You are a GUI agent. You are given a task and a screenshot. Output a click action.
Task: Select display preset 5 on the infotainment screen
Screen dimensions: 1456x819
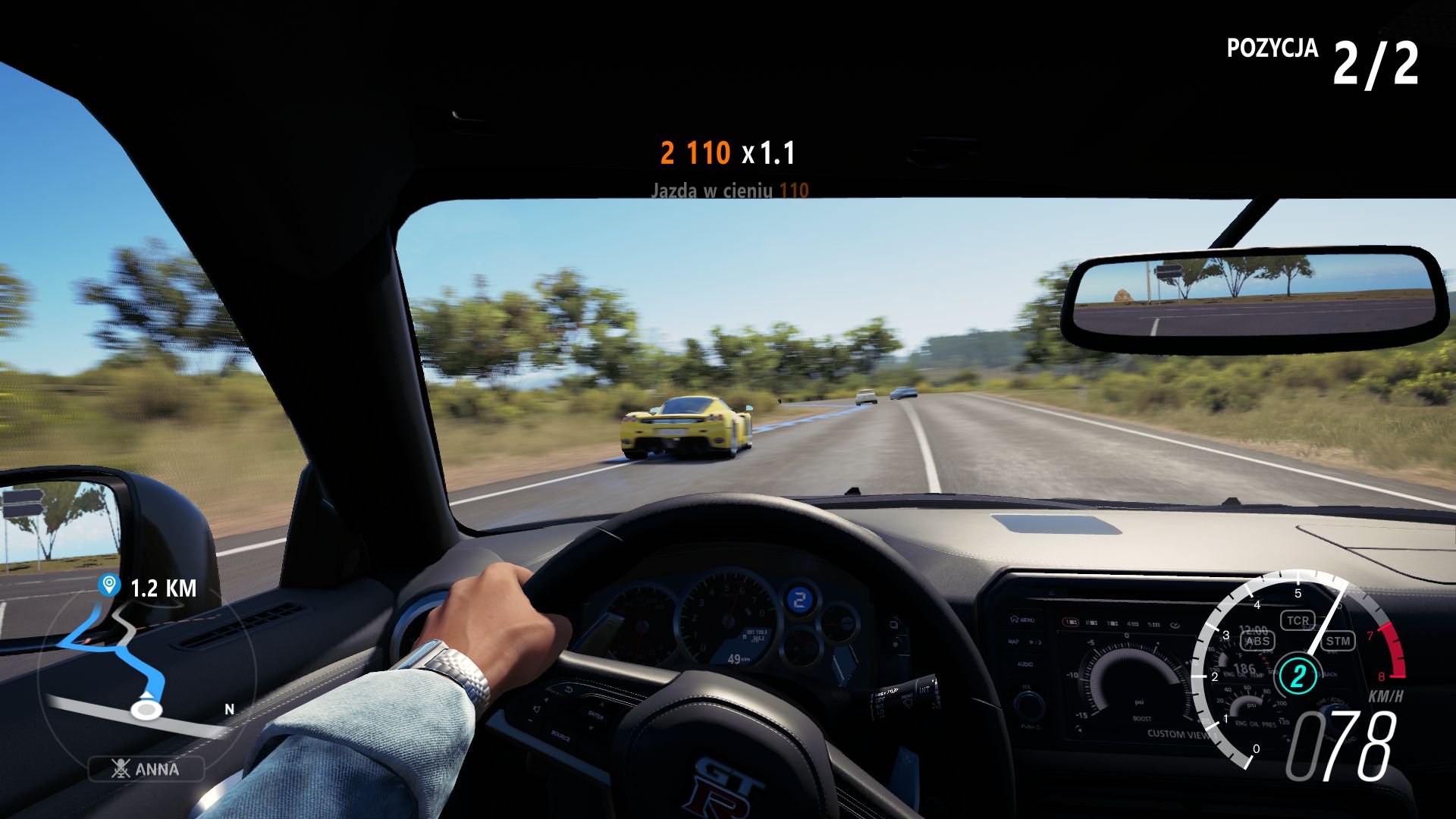click(x=1153, y=623)
